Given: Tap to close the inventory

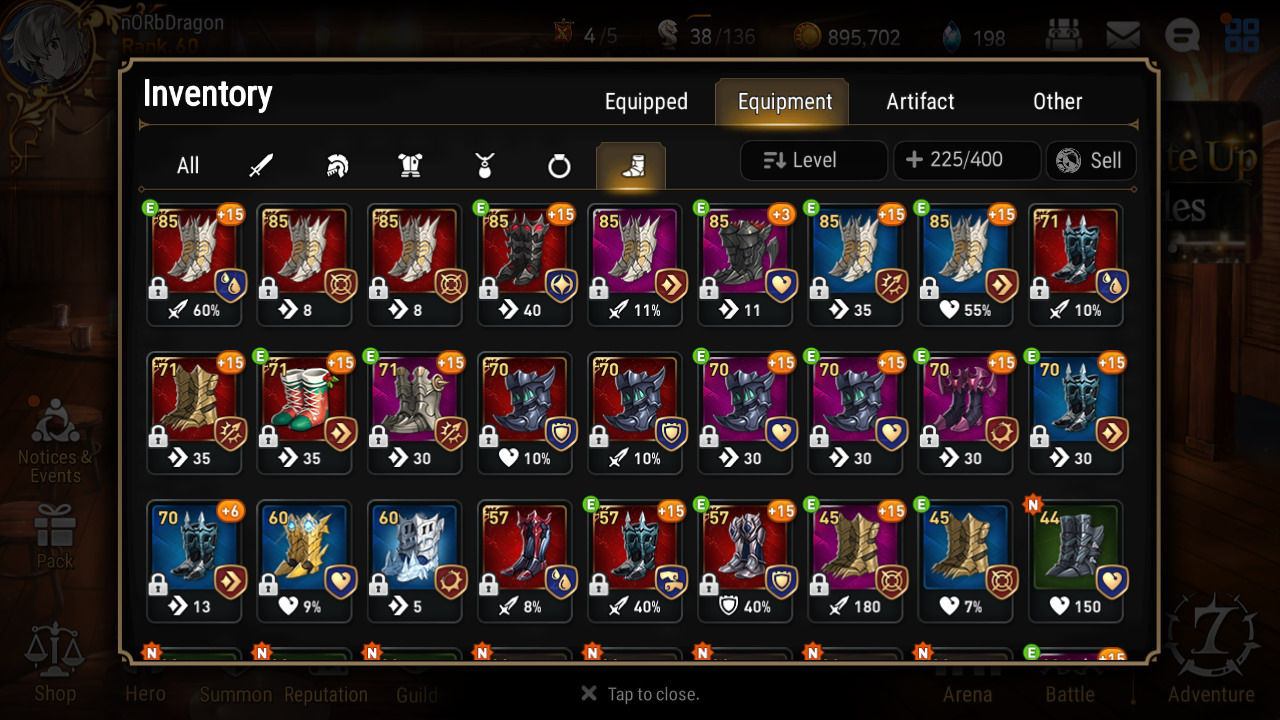Looking at the screenshot, I should click(x=640, y=694).
